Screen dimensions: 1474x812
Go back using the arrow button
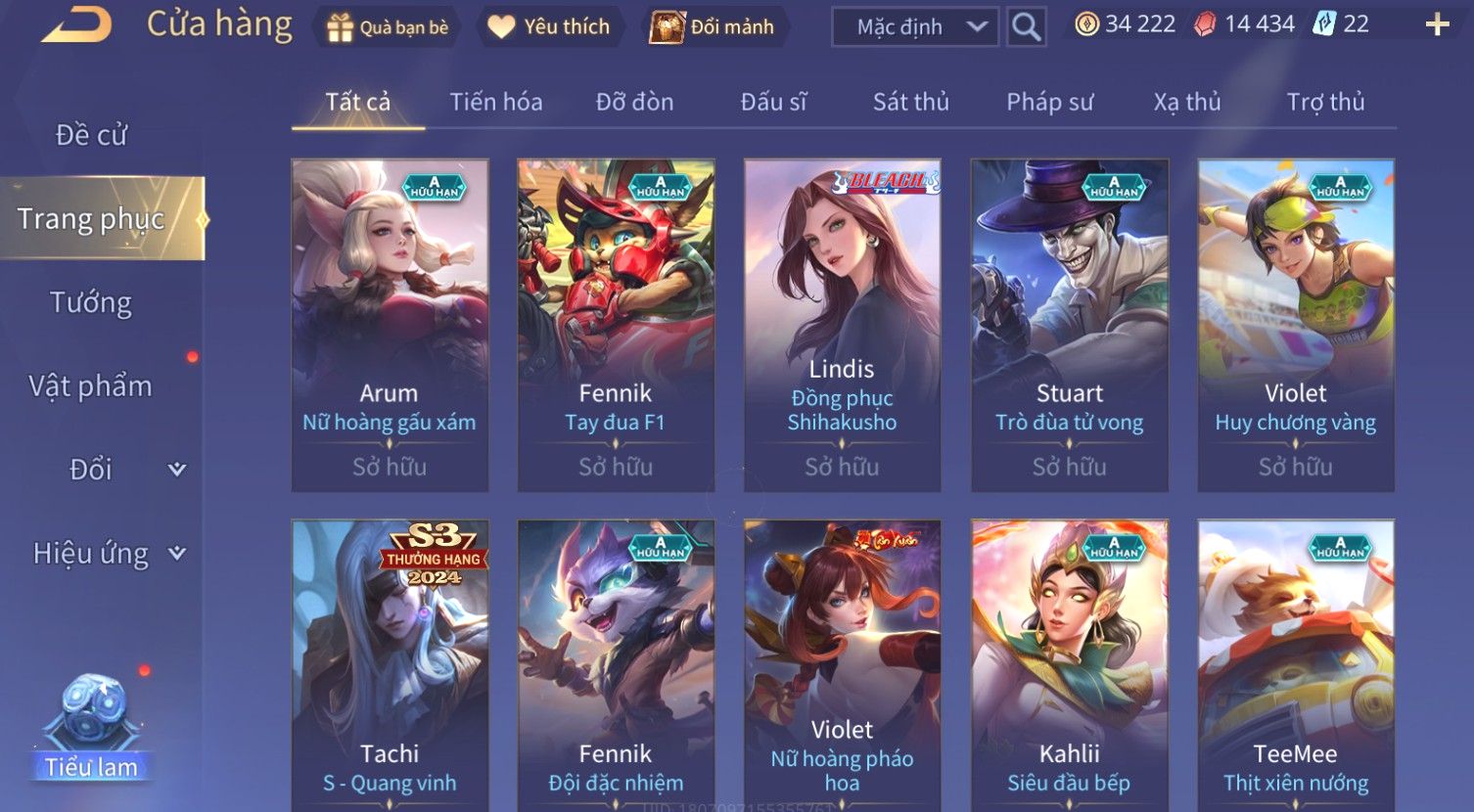76,25
